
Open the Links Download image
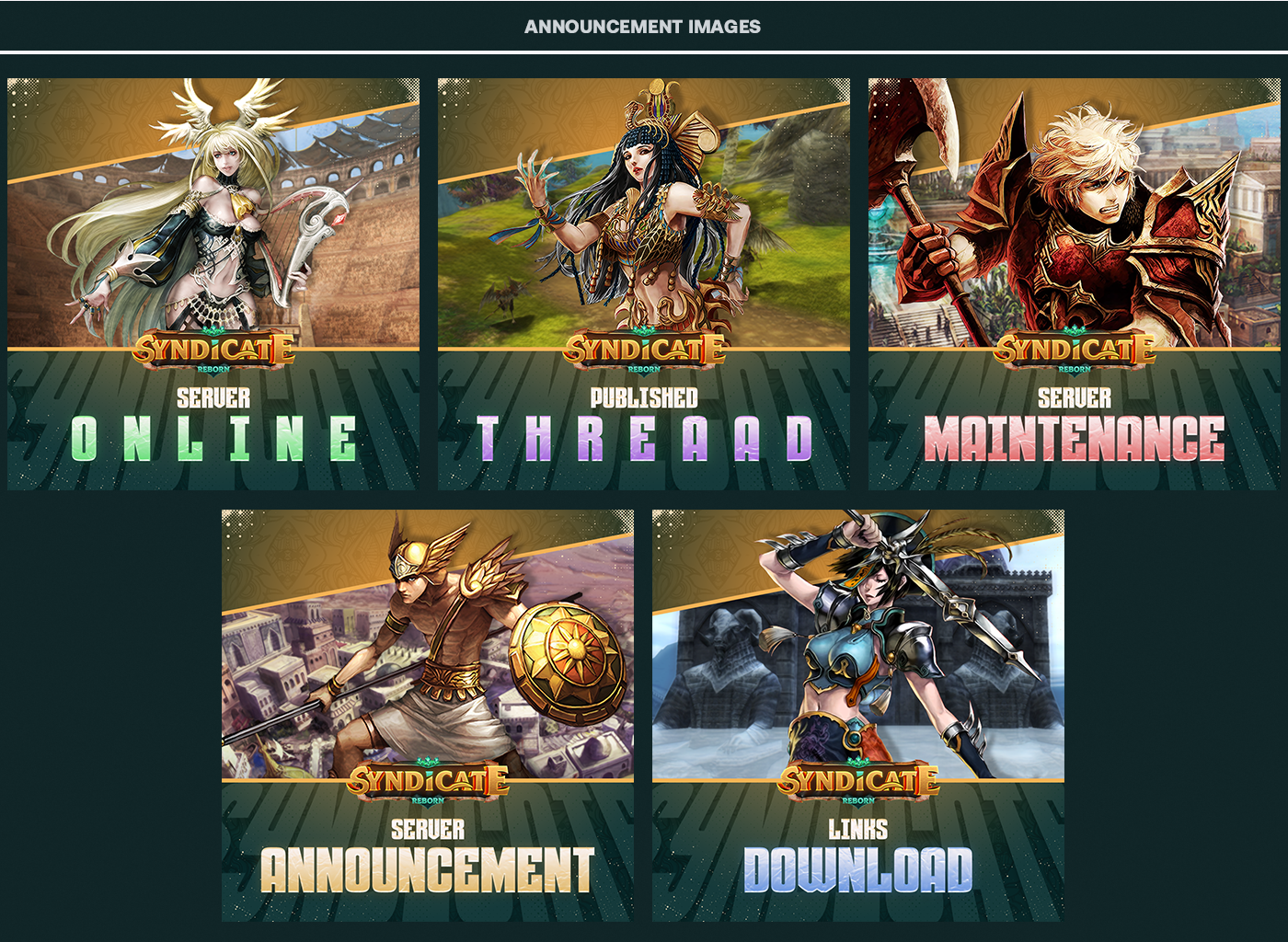click(x=857, y=715)
